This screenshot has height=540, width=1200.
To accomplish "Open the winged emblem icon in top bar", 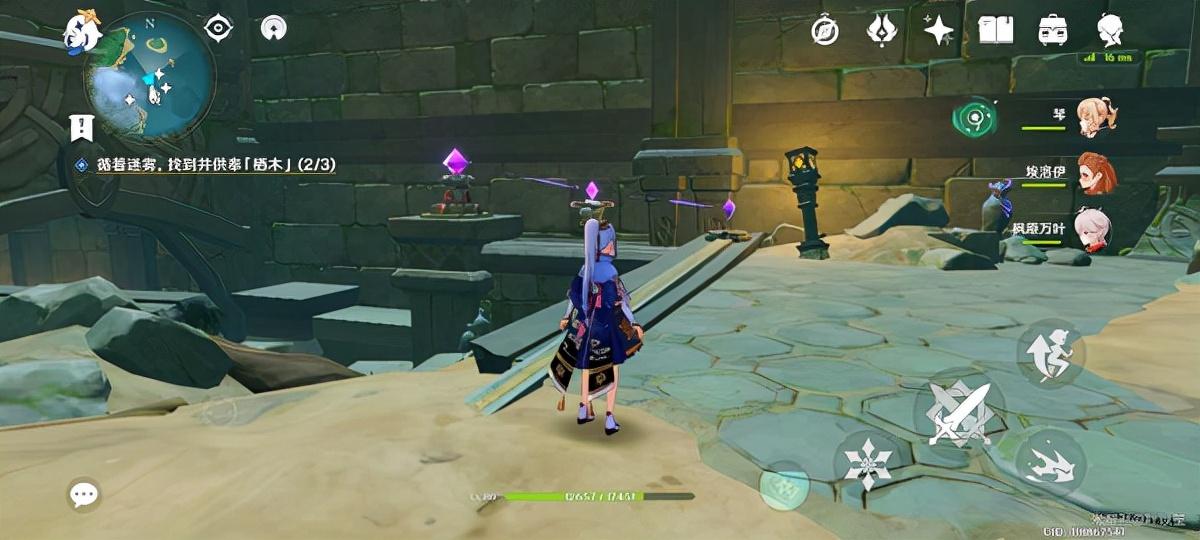I will pos(881,30).
